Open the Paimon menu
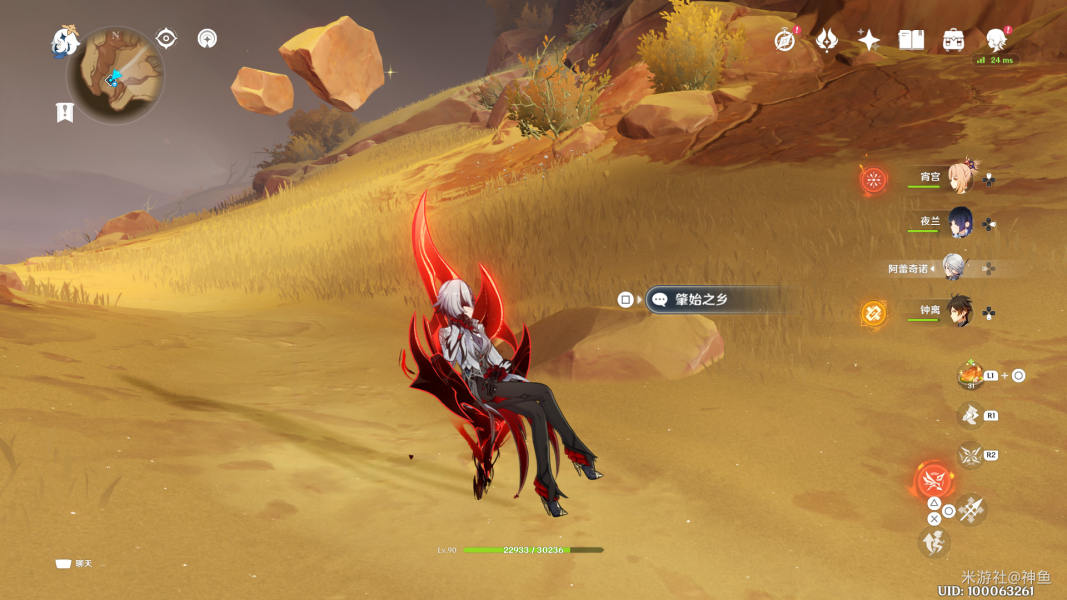This screenshot has height=600, width=1067. 65,42
